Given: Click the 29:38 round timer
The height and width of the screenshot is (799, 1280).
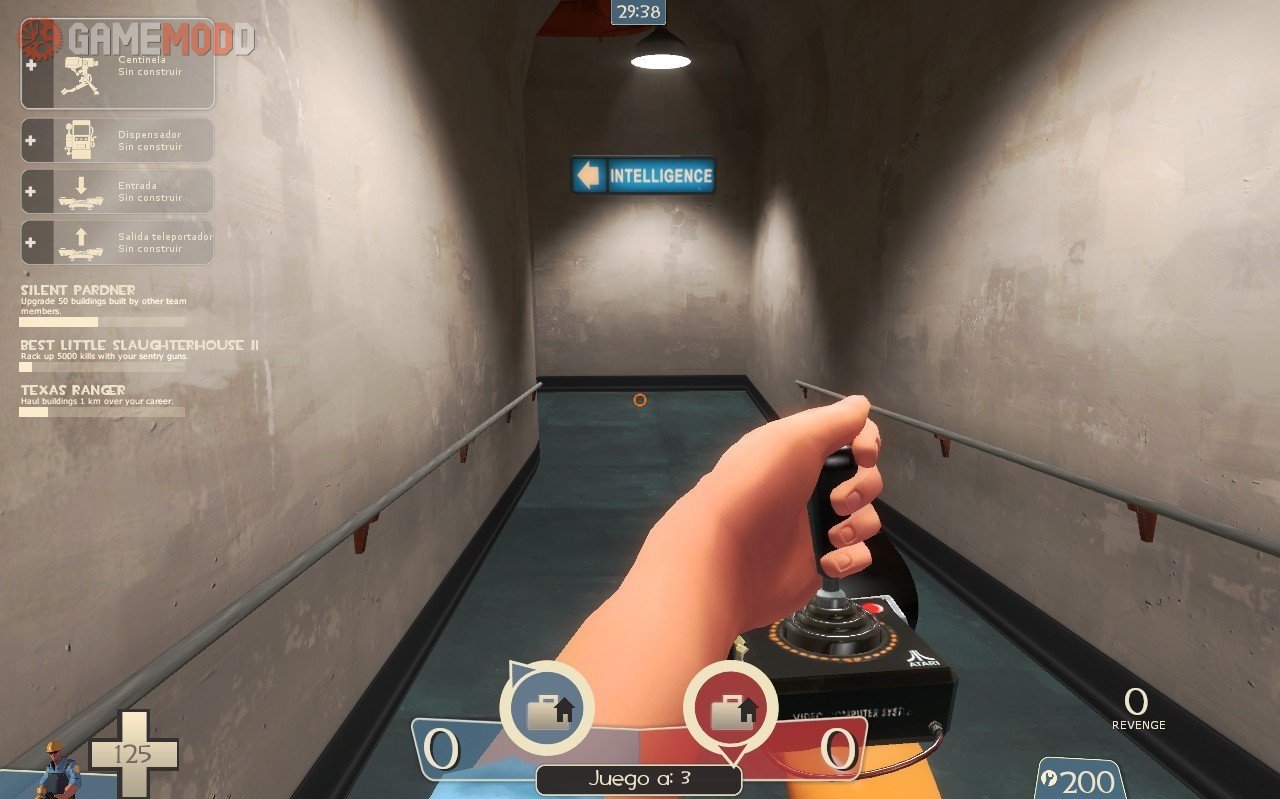Looking at the screenshot, I should [637, 12].
